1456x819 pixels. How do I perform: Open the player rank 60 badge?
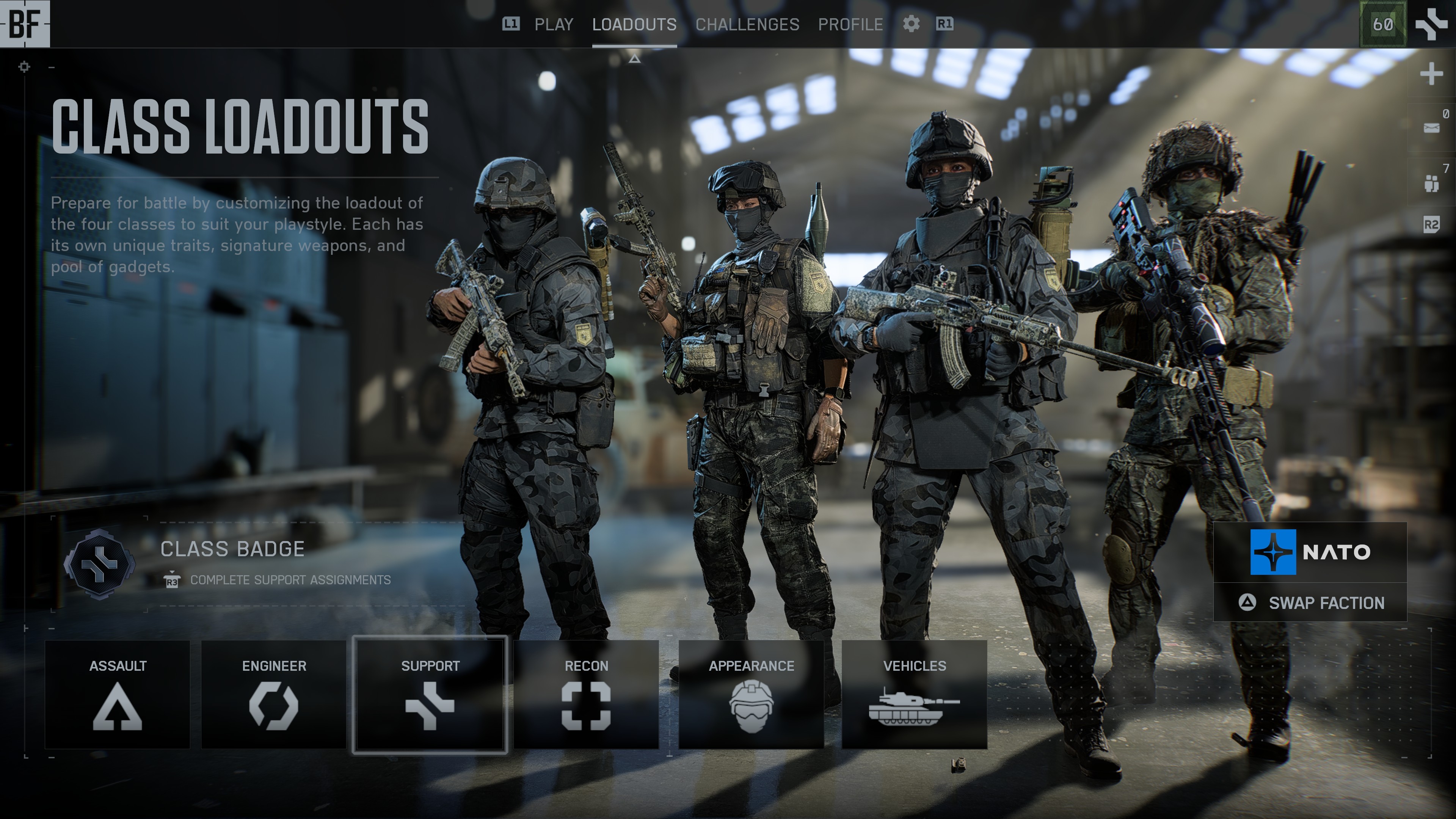[x=1382, y=24]
